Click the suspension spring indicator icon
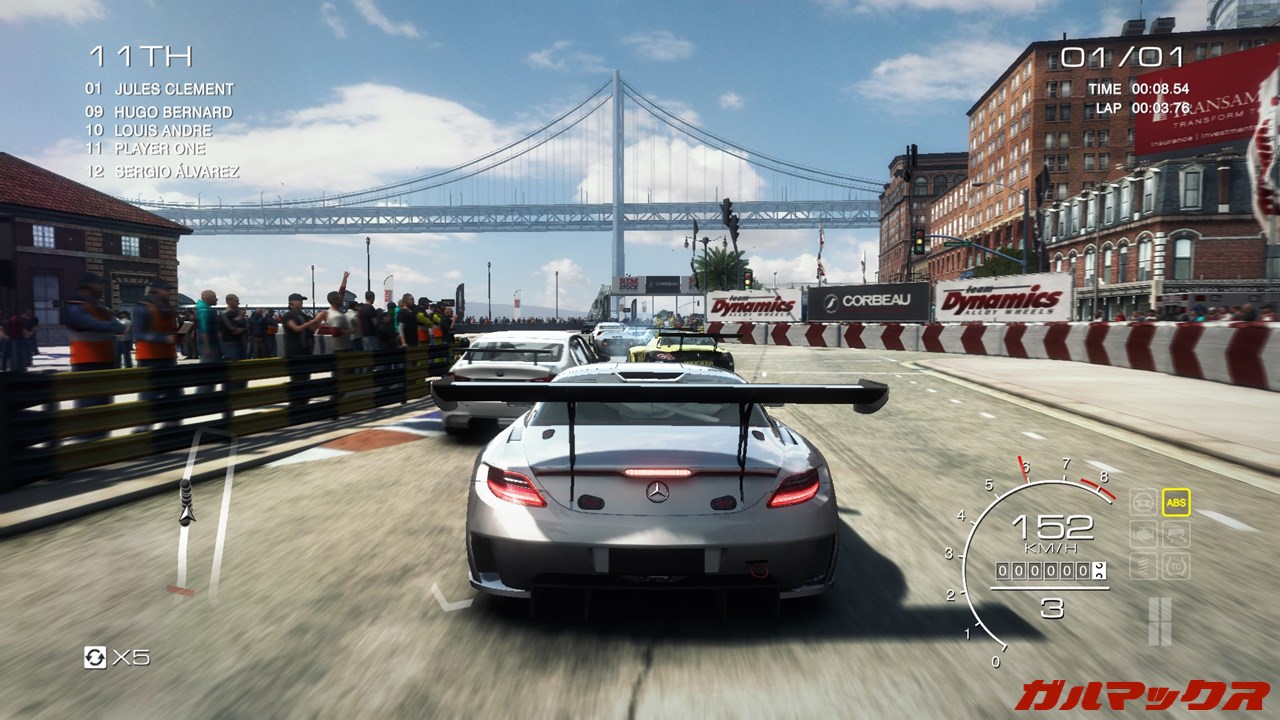1280x720 pixels. tap(1143, 566)
